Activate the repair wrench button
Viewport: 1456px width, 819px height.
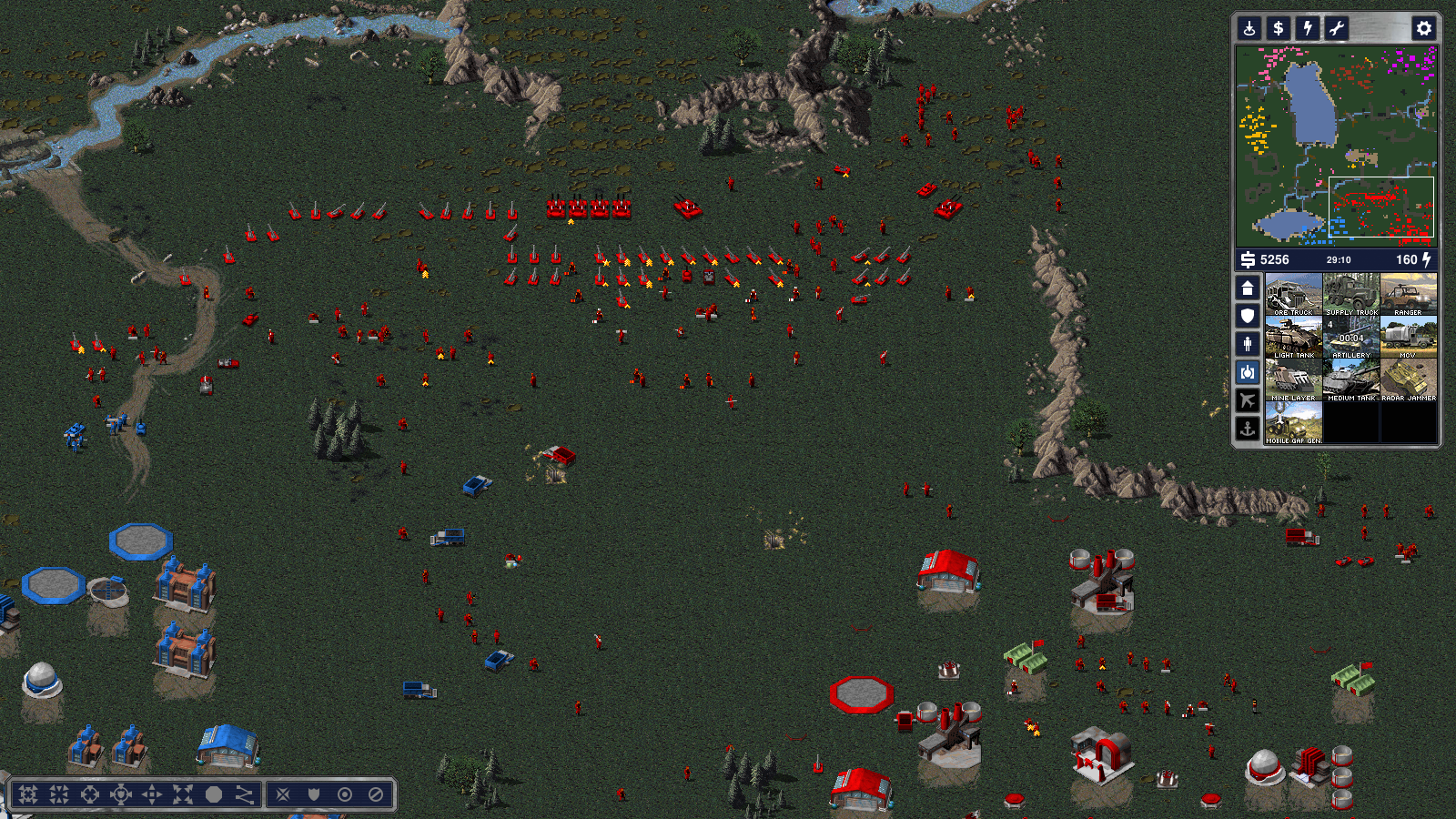coord(1337,28)
